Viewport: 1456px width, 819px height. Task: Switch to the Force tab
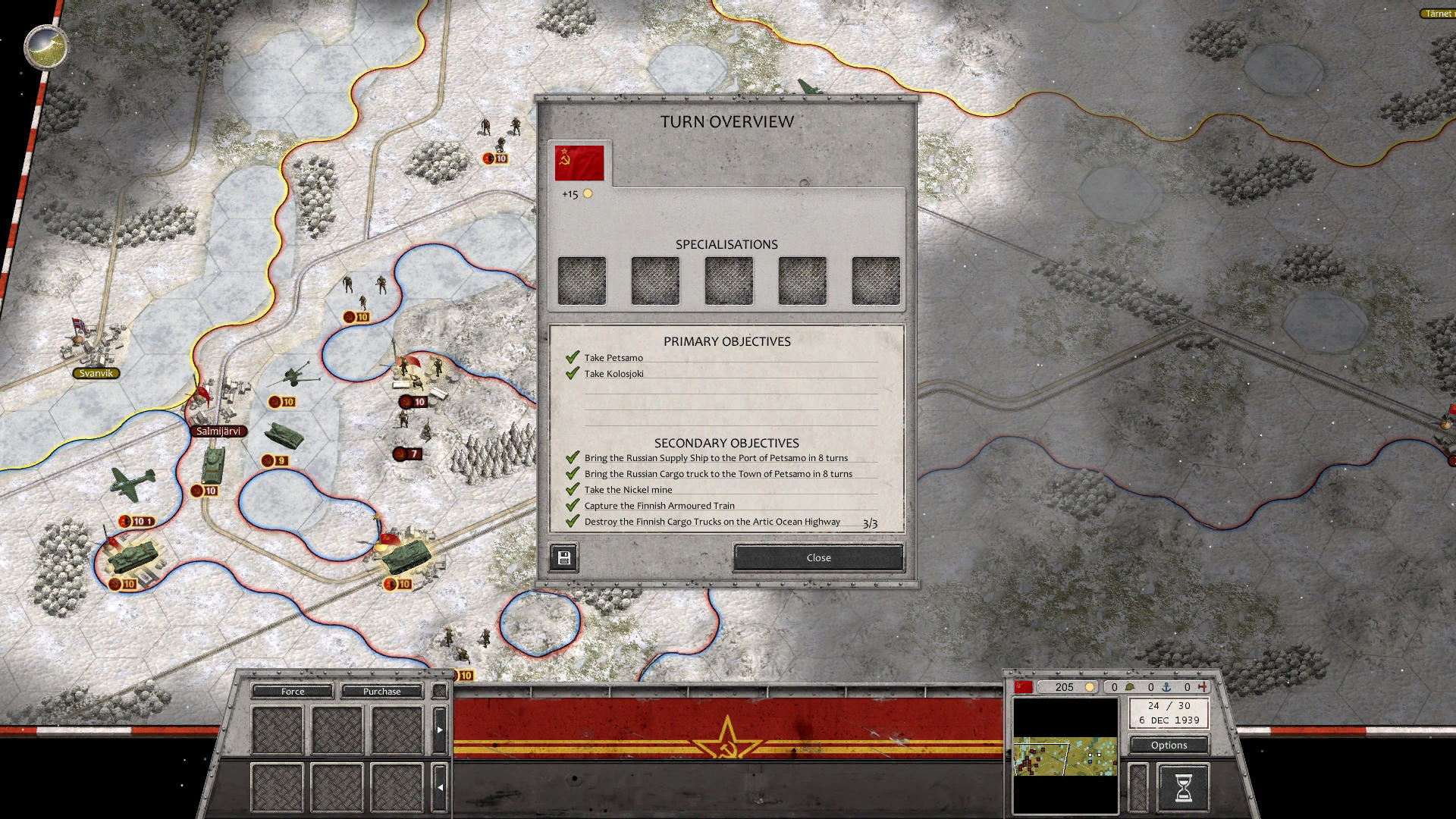pos(292,691)
